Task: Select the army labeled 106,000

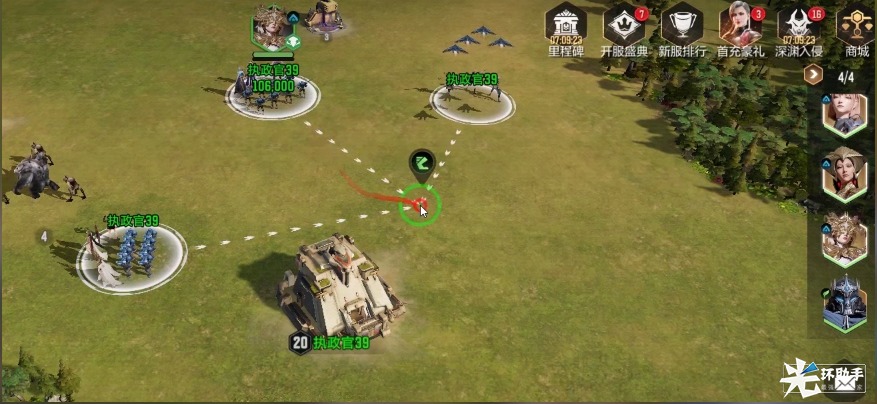Action: pos(273,94)
